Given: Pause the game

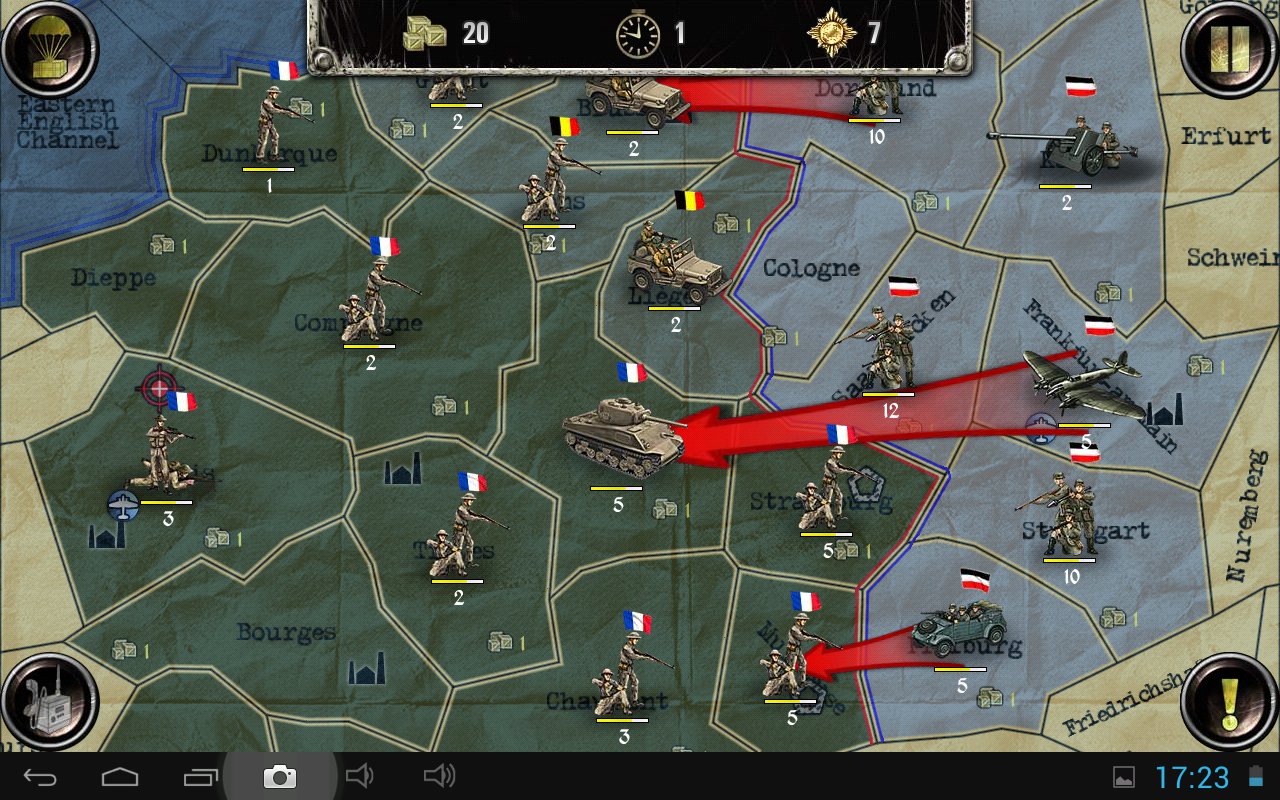Looking at the screenshot, I should pyautogui.click(x=1230, y=48).
